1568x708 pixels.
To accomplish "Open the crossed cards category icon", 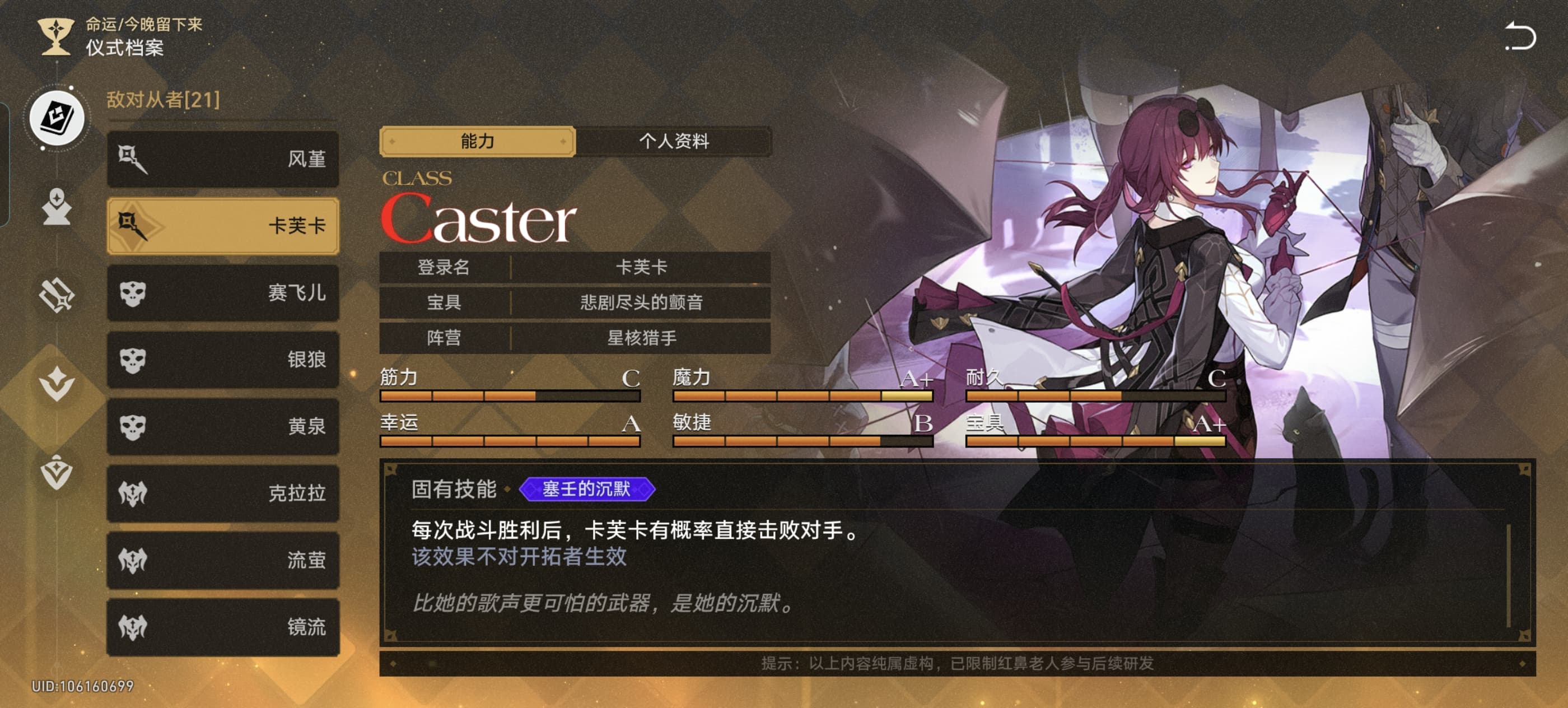I will click(57, 295).
